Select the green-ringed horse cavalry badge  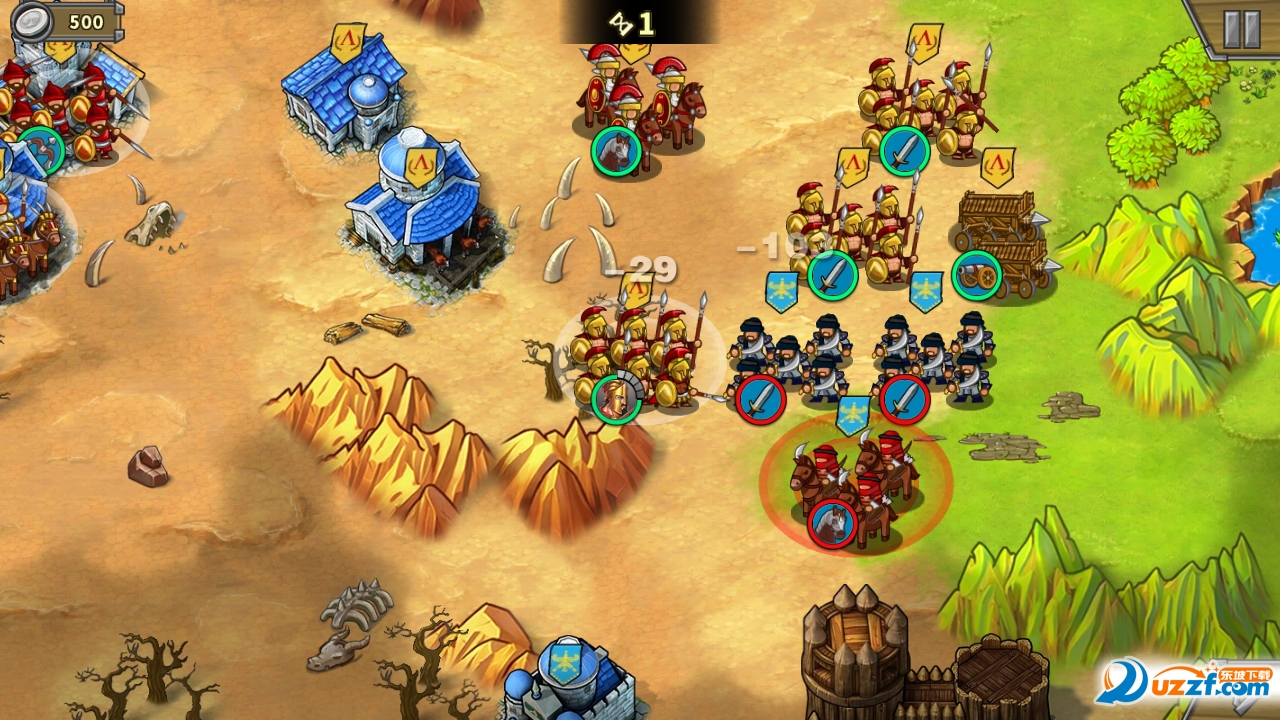616,151
